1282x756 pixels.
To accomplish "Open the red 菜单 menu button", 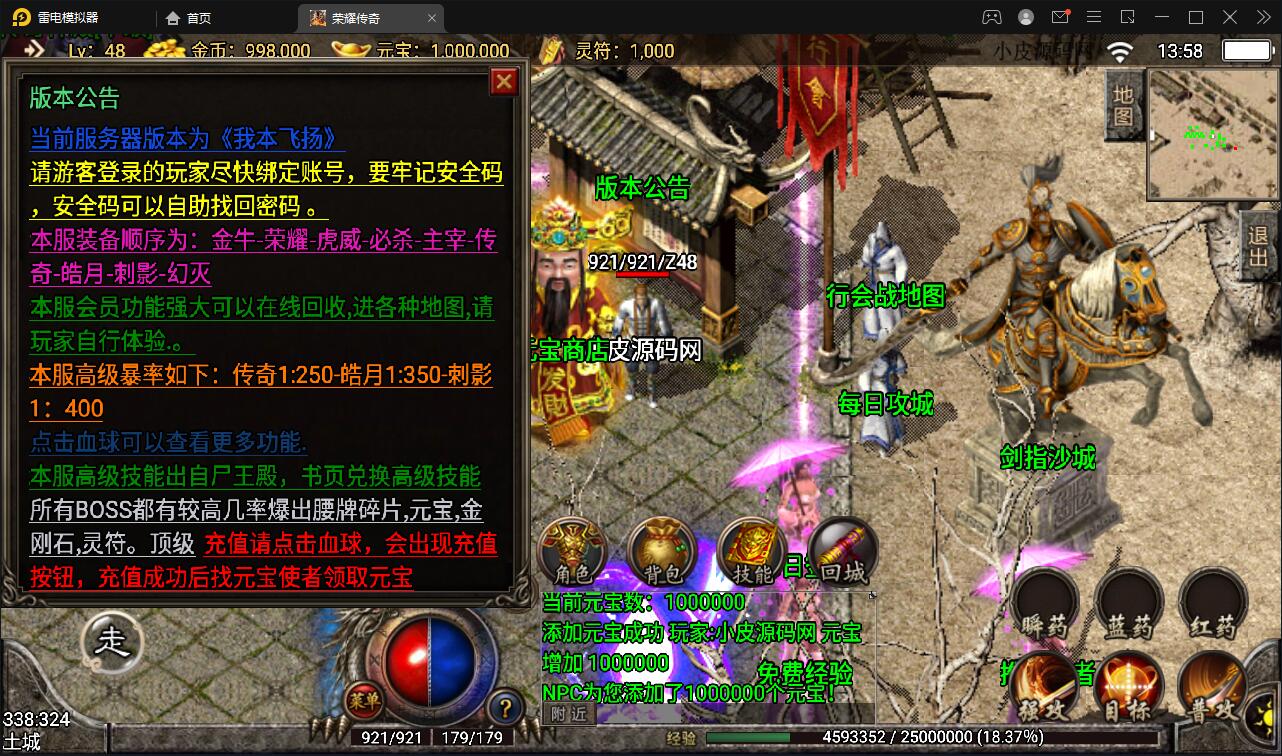I will click(x=364, y=701).
